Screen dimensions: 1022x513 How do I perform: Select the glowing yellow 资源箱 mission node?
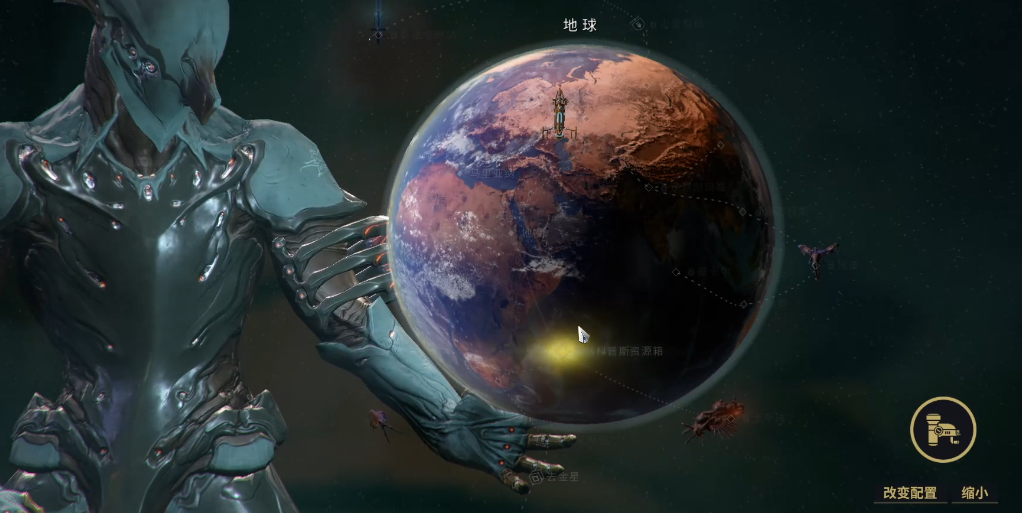click(556, 351)
